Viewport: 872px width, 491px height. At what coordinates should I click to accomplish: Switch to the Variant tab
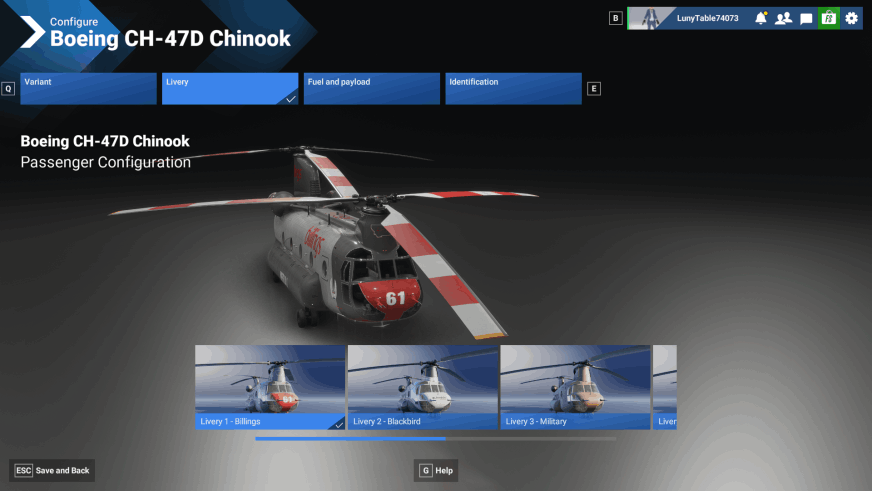click(89, 88)
